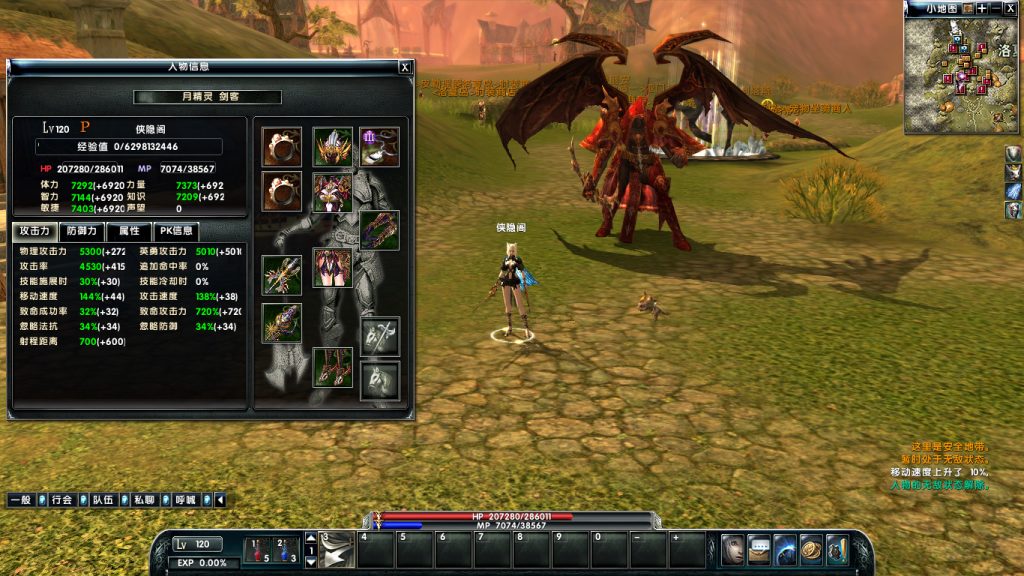Select the 行会 guild chat channel
Screen dimensions: 1024x576
pyautogui.click(x=62, y=499)
